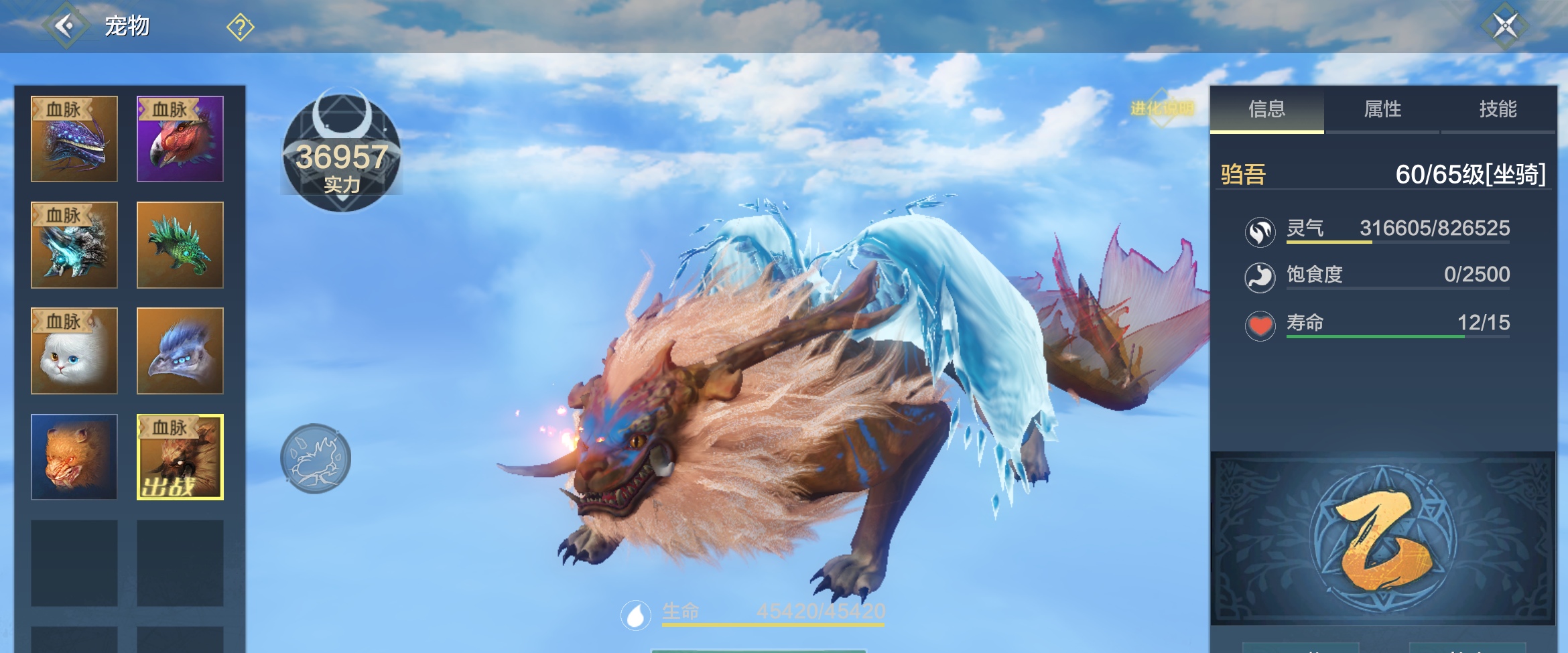Go back using the arrow button
Viewport: 1568px width, 653px height.
[65, 26]
